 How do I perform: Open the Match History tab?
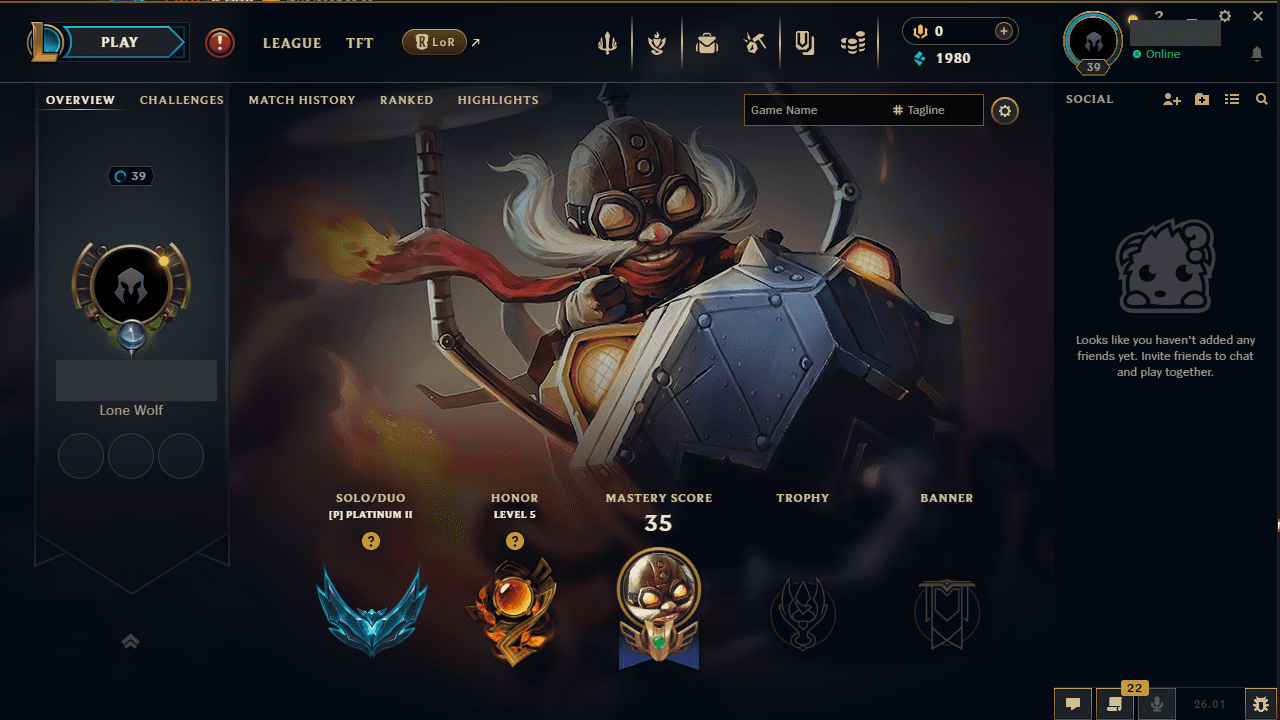[302, 99]
